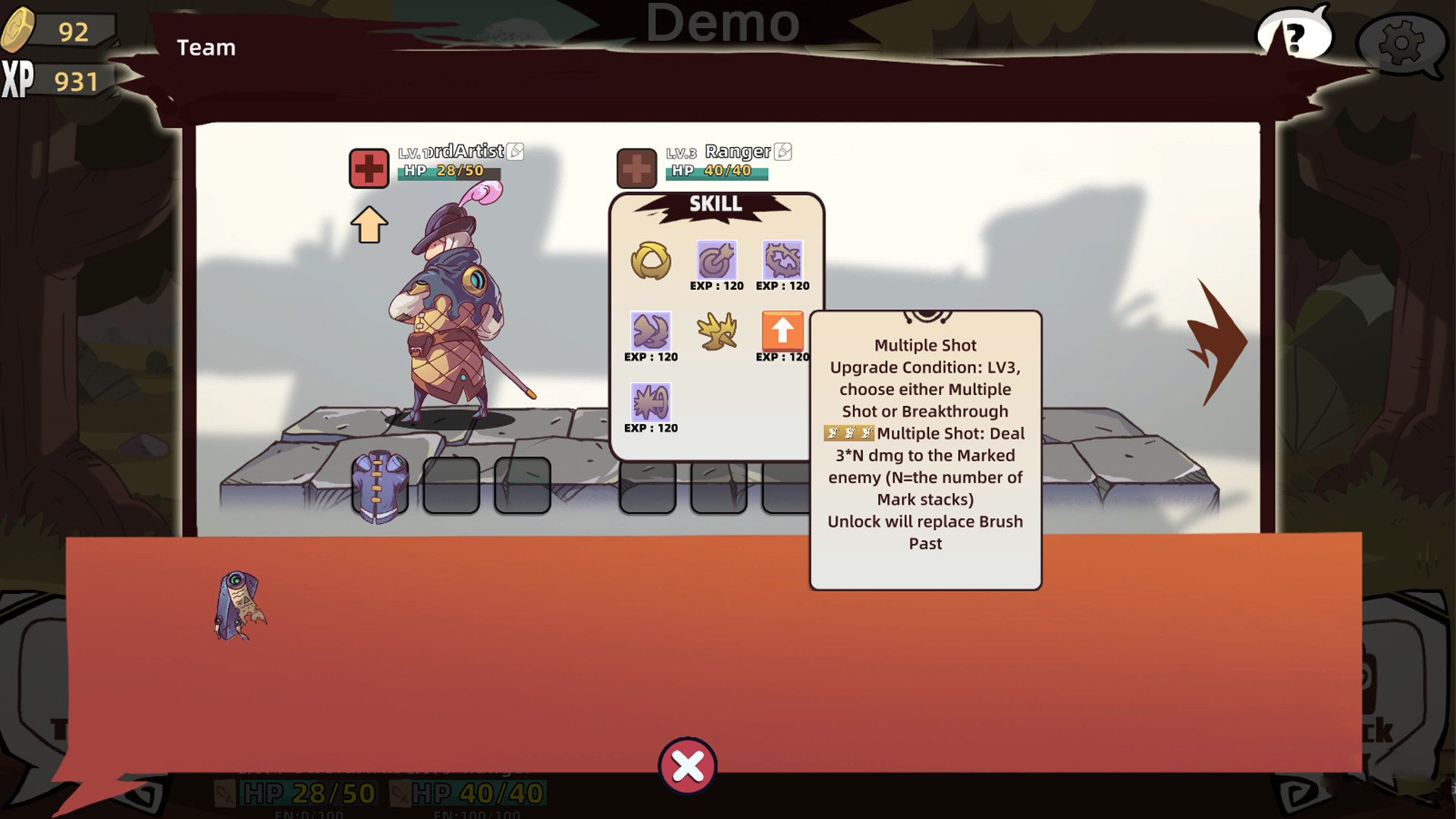Open the gear settings menu

pos(1400,42)
